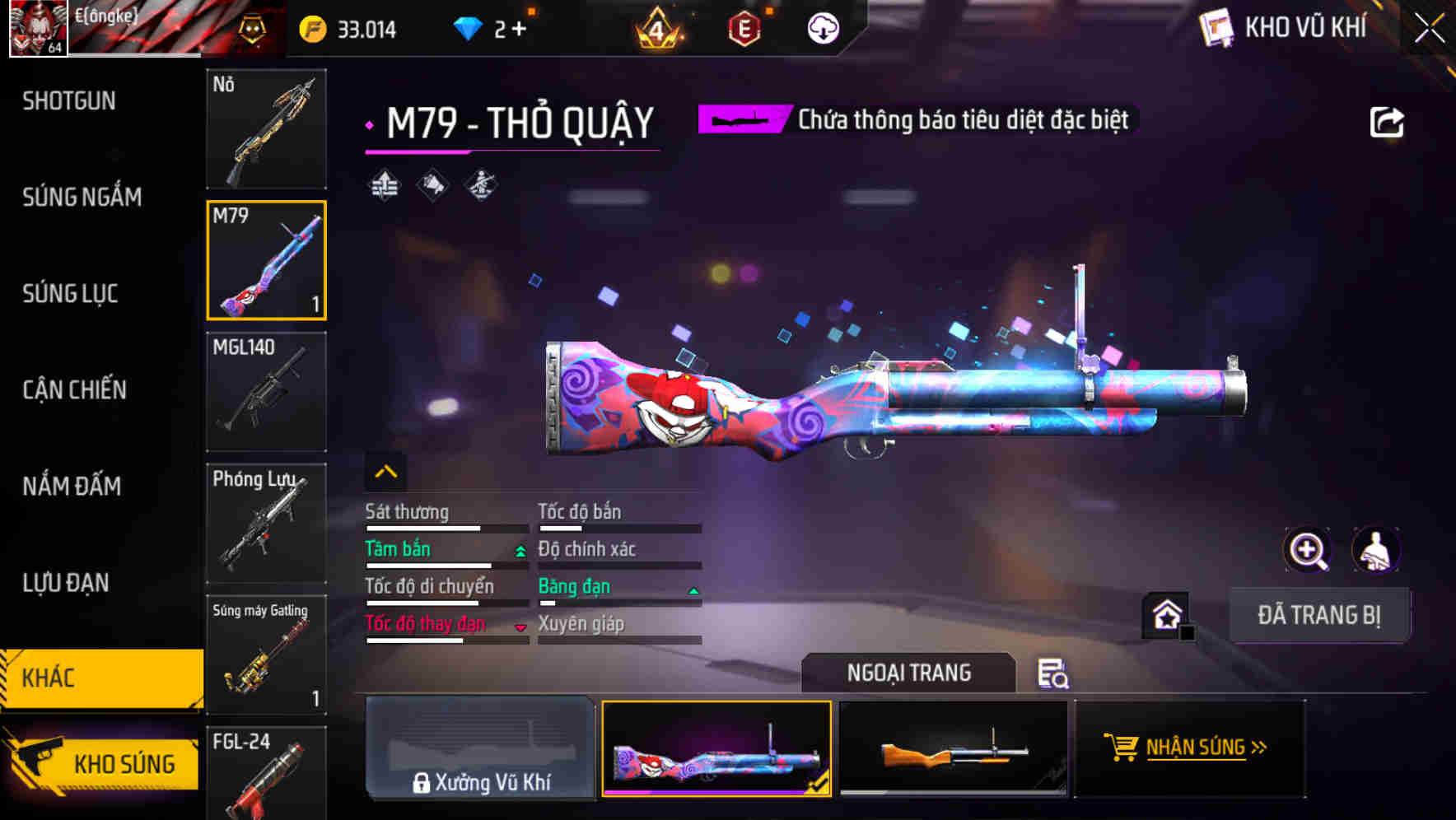Switch to the SHOTGUN category
The width and height of the screenshot is (1456, 820).
[69, 101]
